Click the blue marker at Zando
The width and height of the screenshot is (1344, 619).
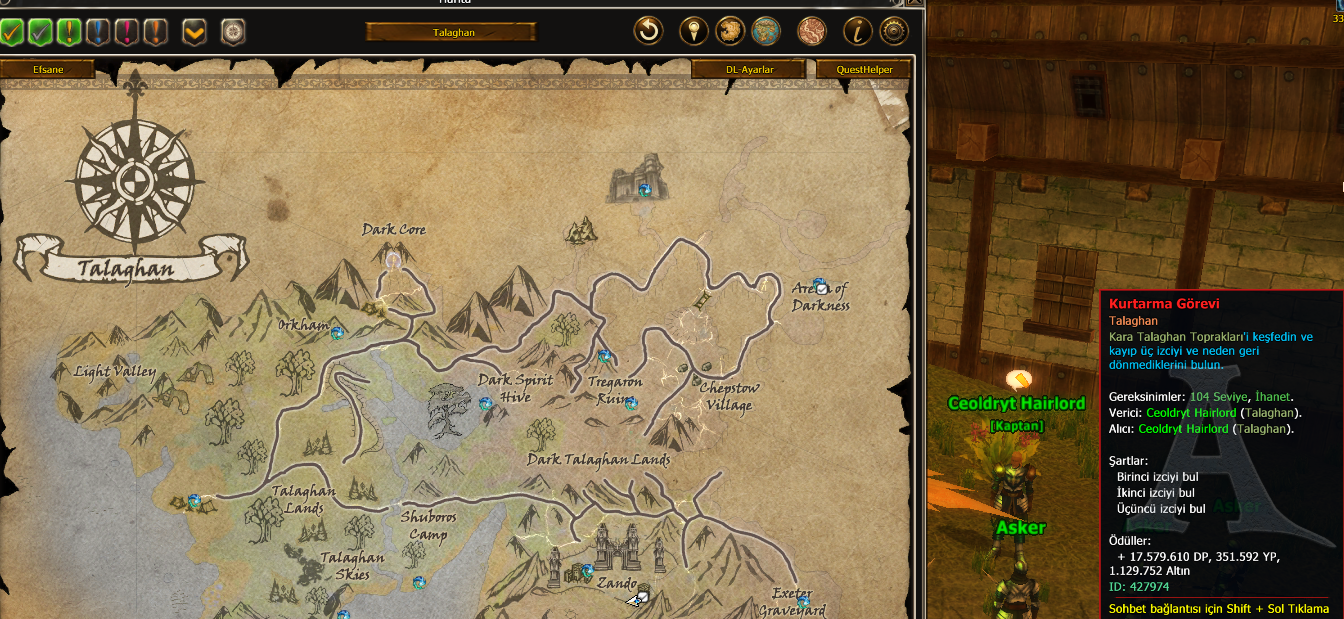pyautogui.click(x=587, y=571)
